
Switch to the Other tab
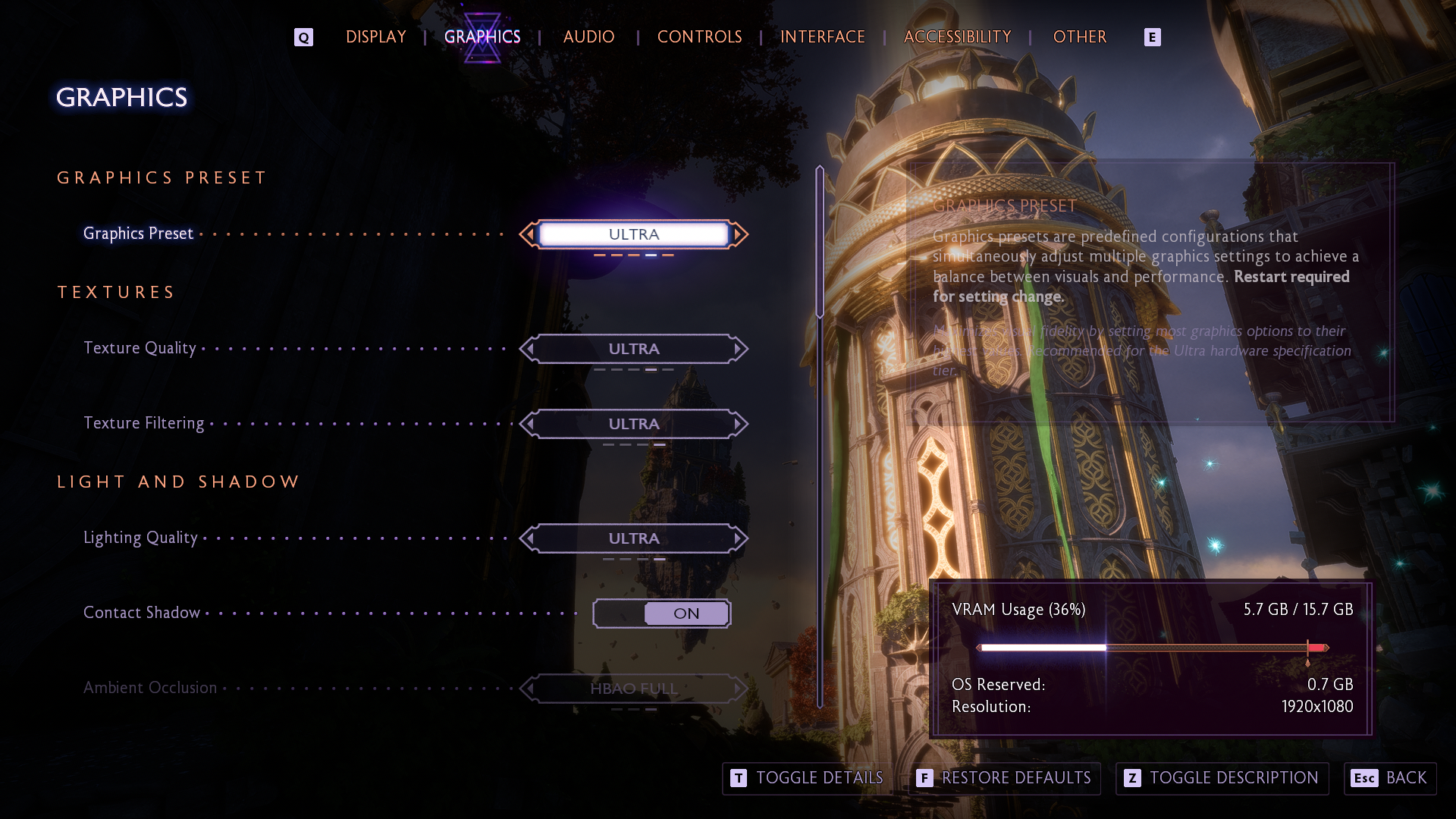1080,37
